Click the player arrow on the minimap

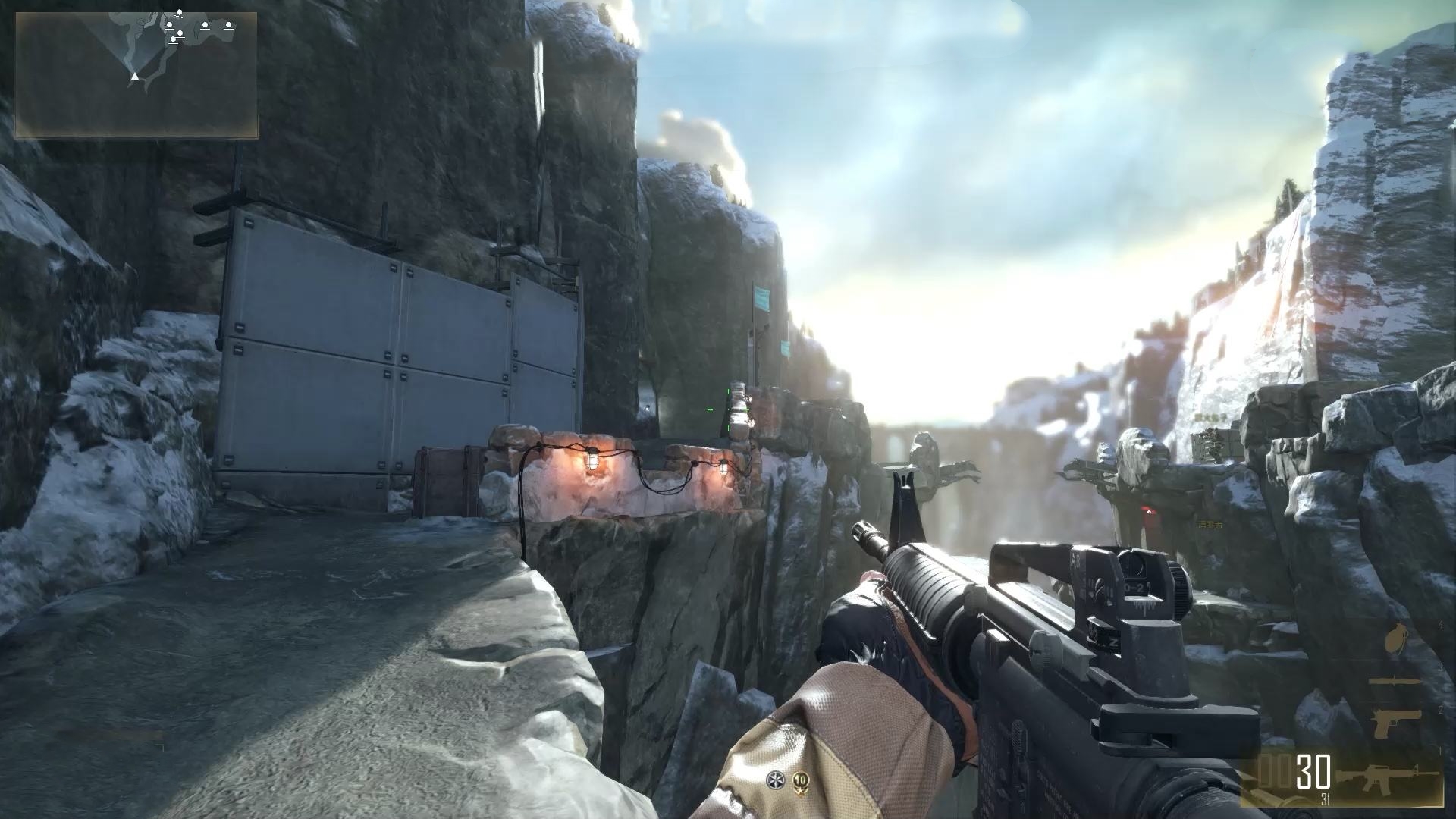point(134,77)
